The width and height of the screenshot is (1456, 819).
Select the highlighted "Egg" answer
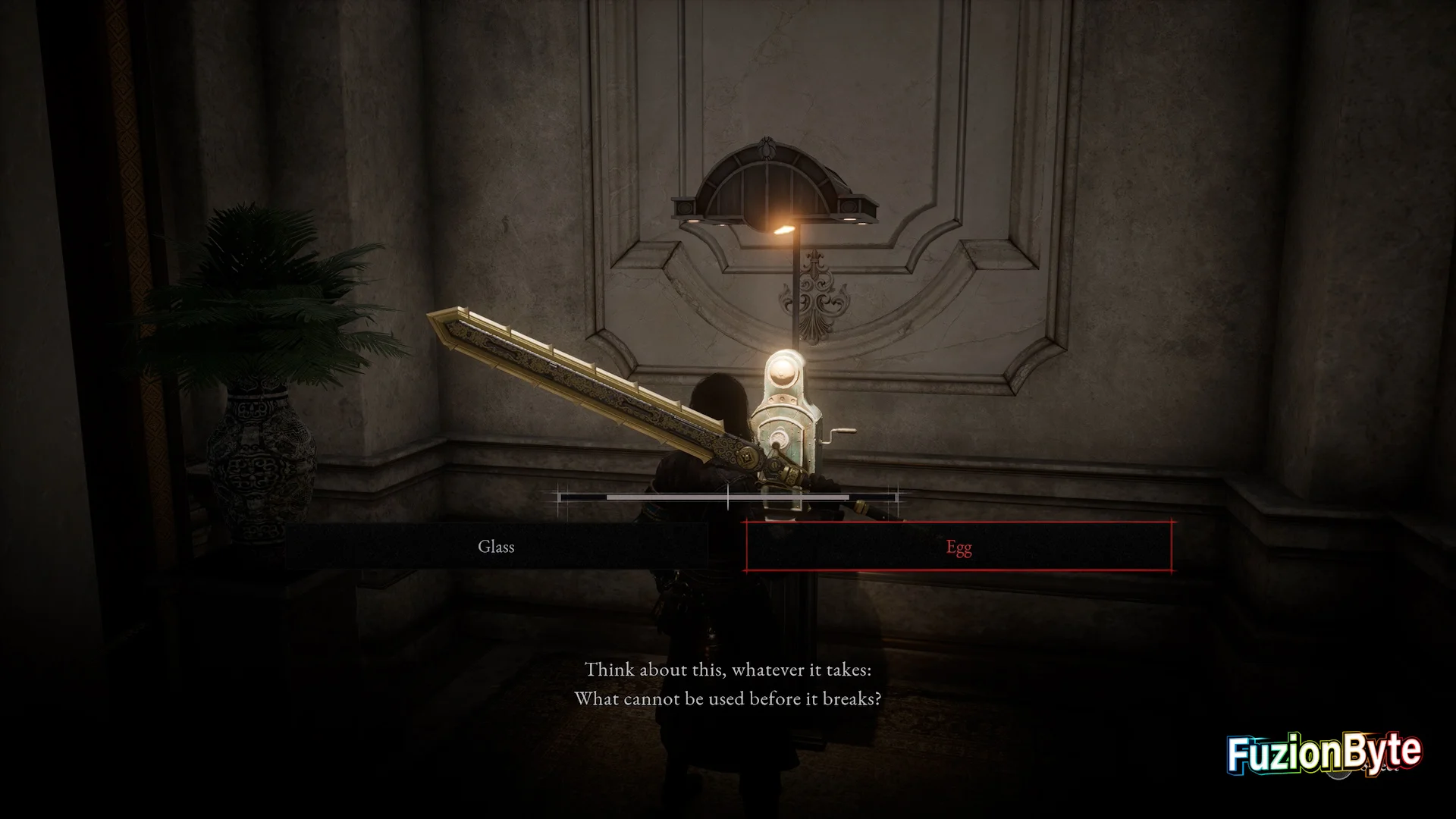[x=959, y=547]
